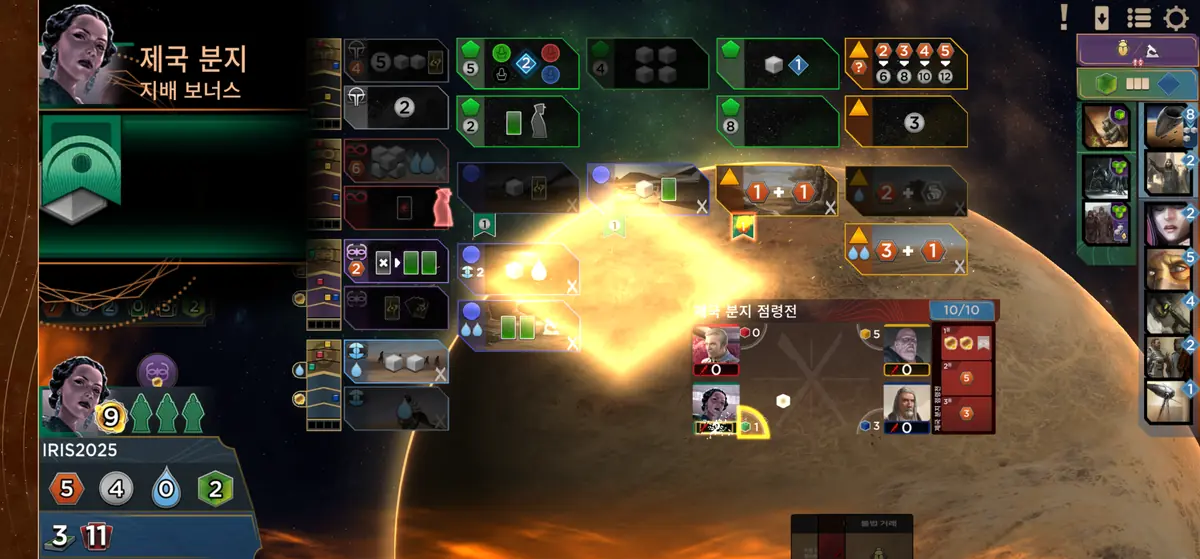Select the green space costing 8
The image size is (1200, 559).
coord(776,122)
